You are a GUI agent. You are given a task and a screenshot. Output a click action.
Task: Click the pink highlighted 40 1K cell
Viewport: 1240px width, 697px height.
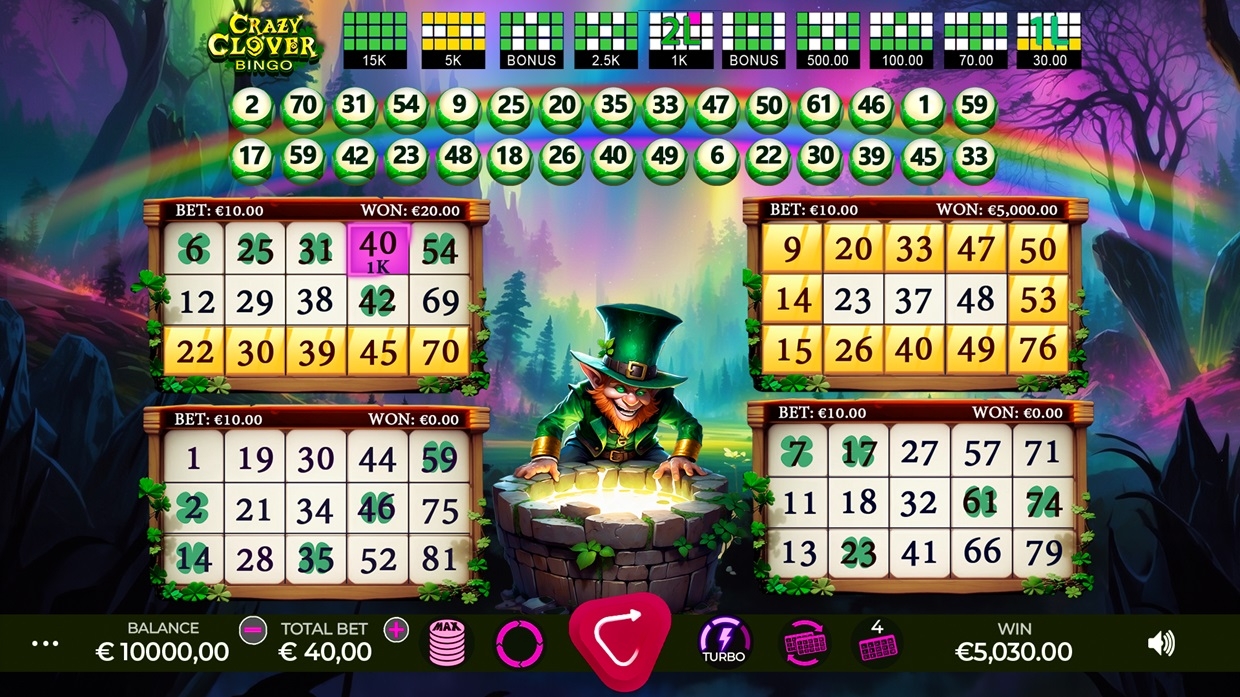(378, 250)
